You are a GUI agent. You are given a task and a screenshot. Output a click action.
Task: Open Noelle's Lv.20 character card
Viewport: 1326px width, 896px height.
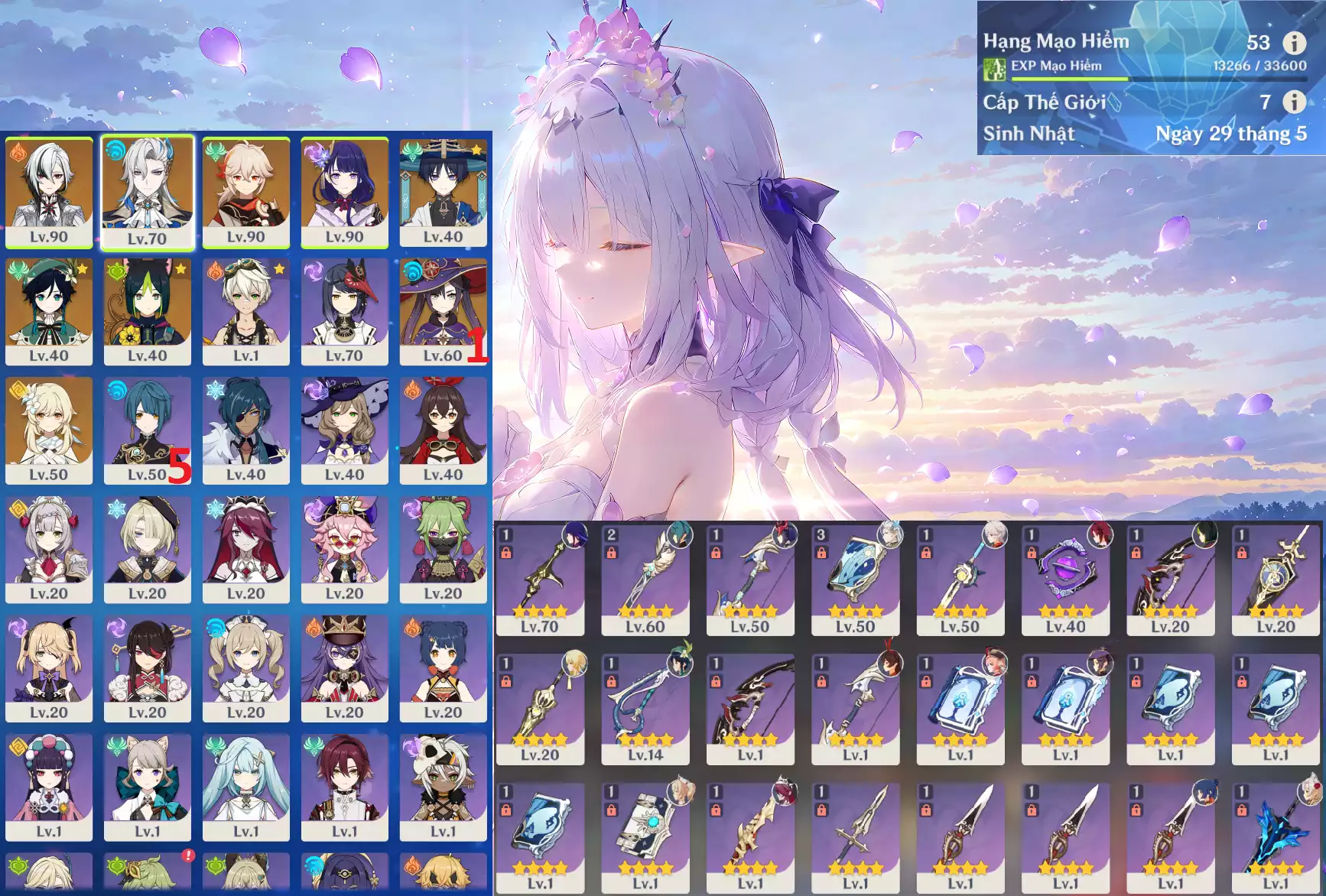tap(49, 549)
